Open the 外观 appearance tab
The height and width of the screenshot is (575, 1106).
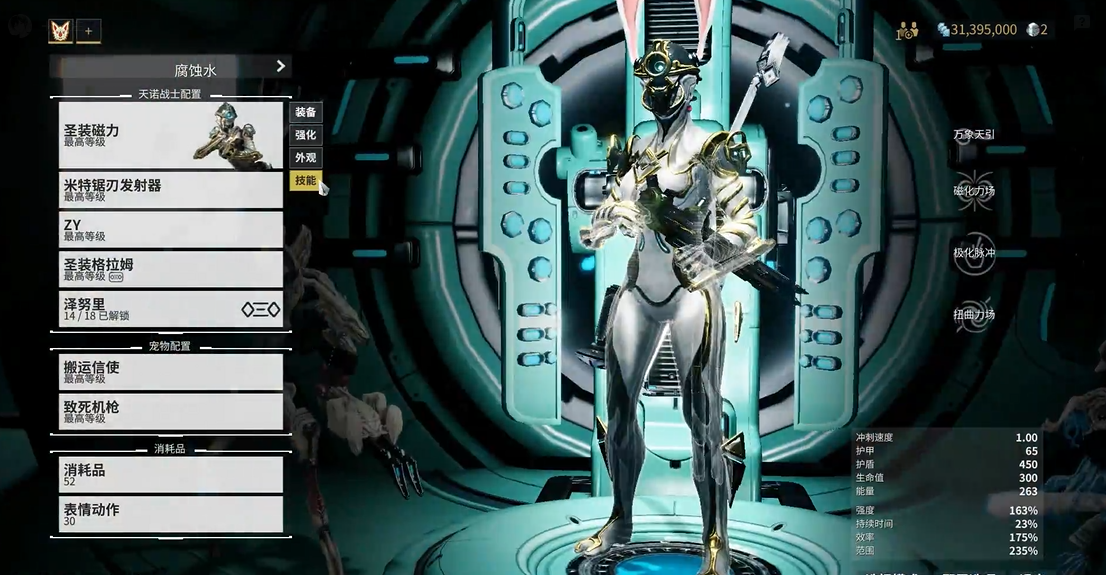click(x=305, y=158)
